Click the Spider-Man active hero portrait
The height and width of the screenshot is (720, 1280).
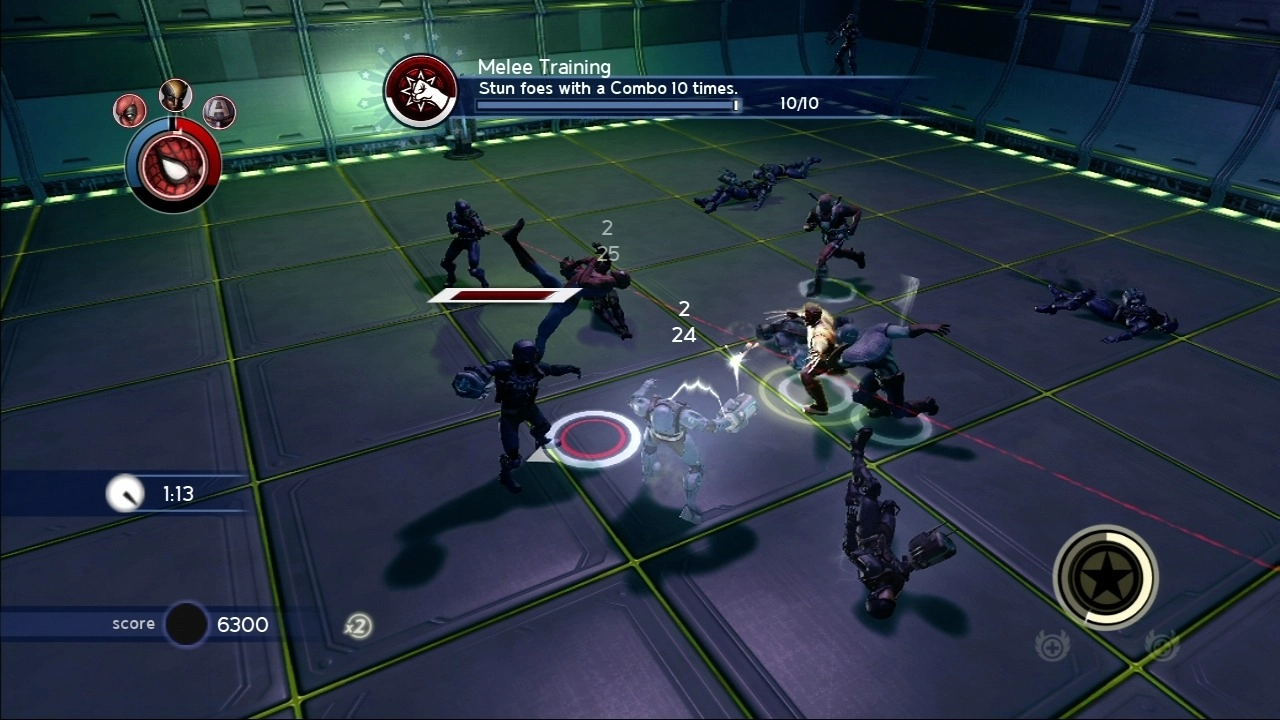tap(173, 166)
